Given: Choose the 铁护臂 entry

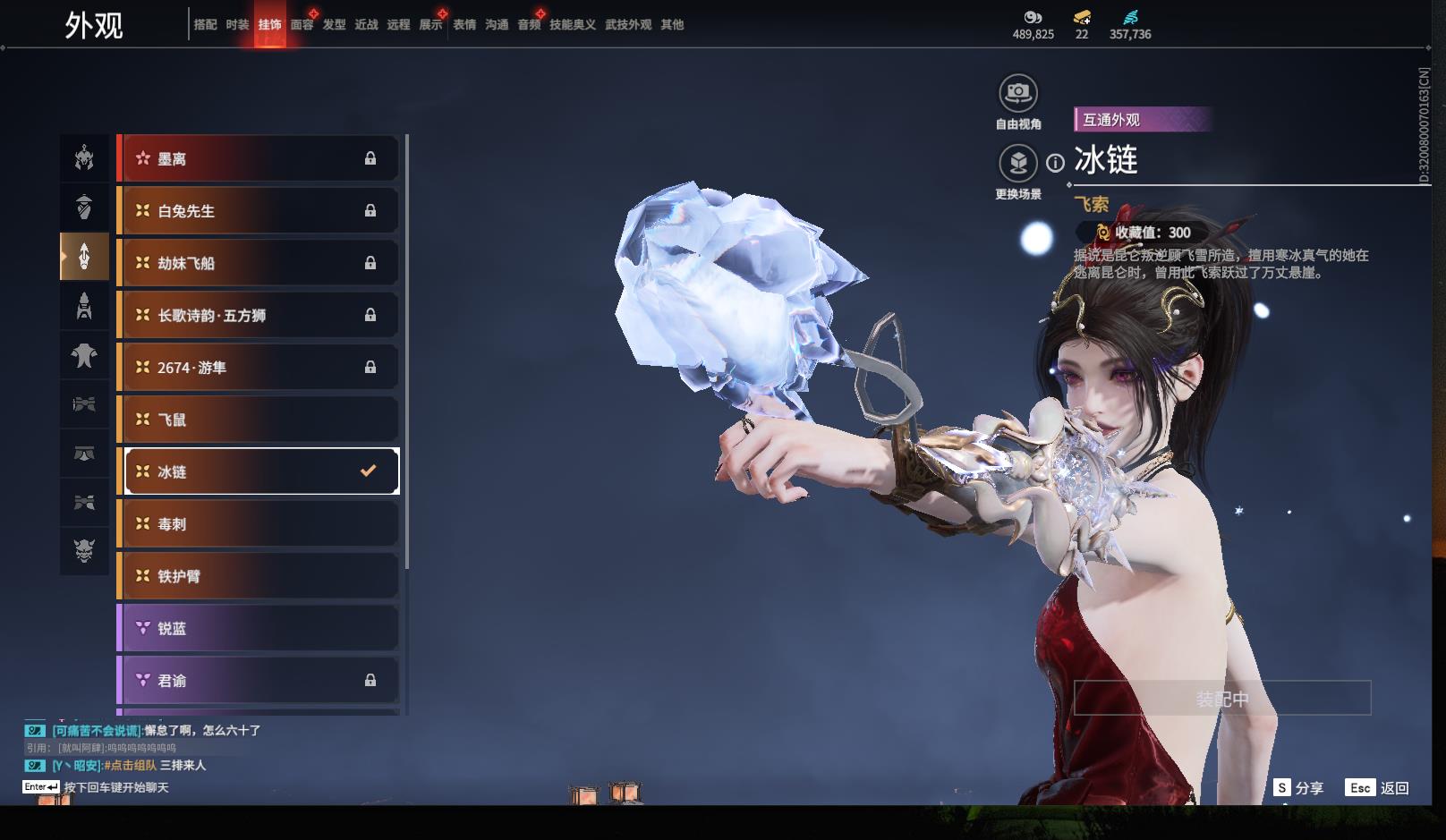Looking at the screenshot, I should (259, 576).
